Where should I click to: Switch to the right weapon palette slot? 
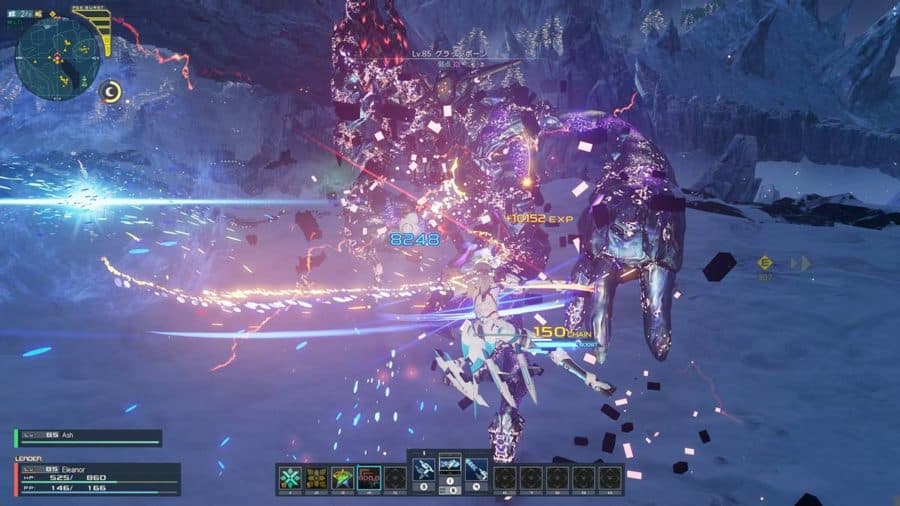477,468
